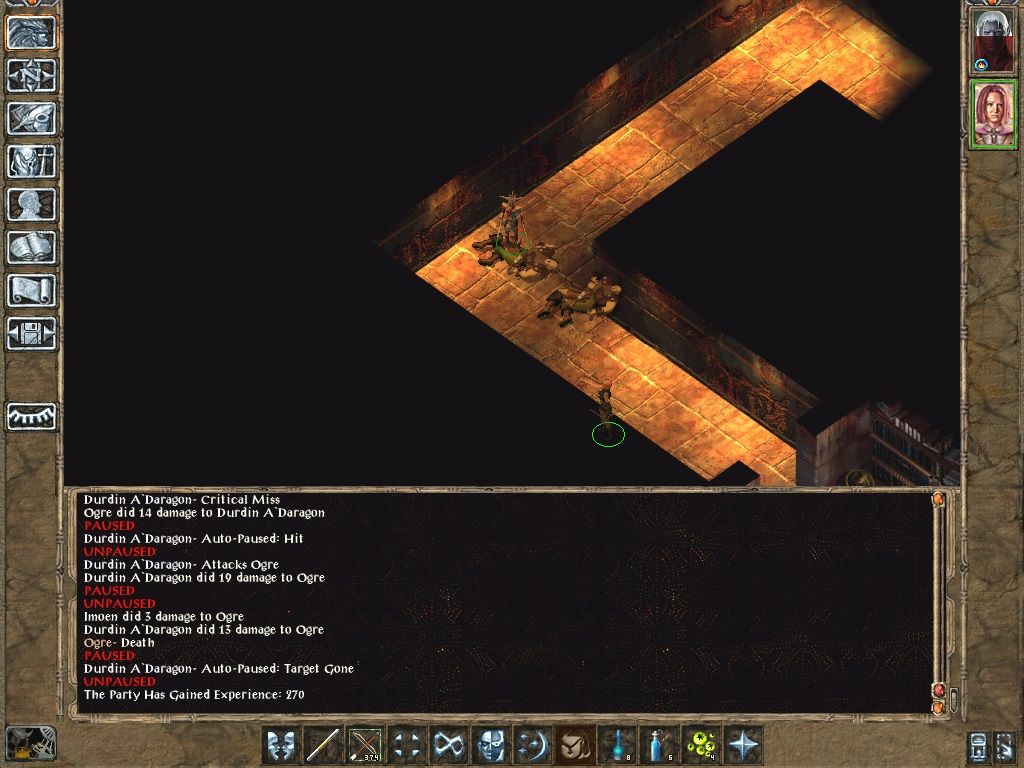Viewport: 1024px width, 768px height.
Task: Activate the two-masks dialogue action button
Action: 281,745
